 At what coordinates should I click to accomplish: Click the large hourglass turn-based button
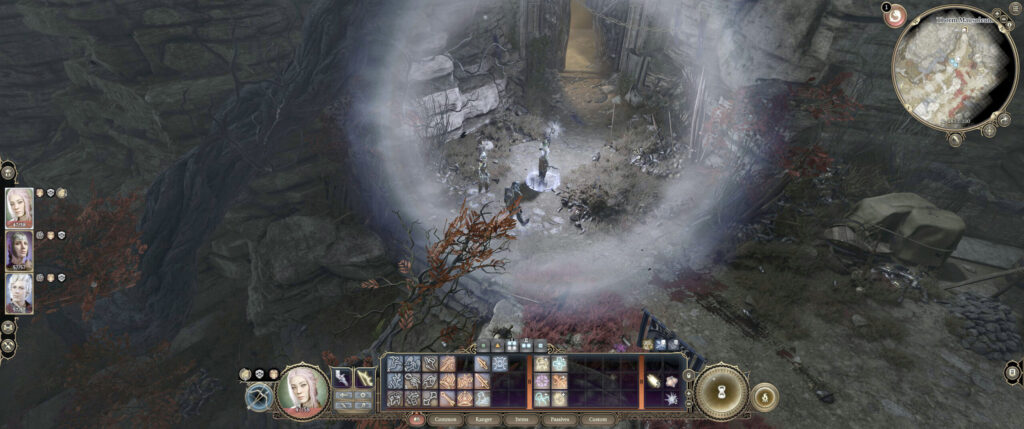point(720,391)
